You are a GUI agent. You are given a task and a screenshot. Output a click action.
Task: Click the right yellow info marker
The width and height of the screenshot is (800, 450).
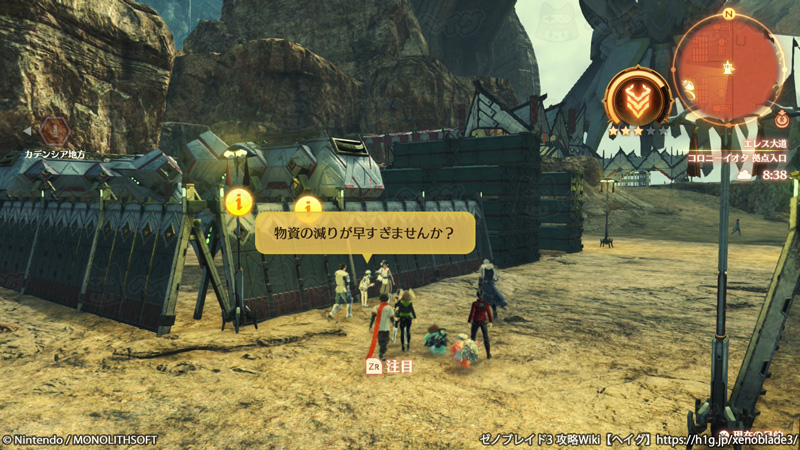coord(308,205)
